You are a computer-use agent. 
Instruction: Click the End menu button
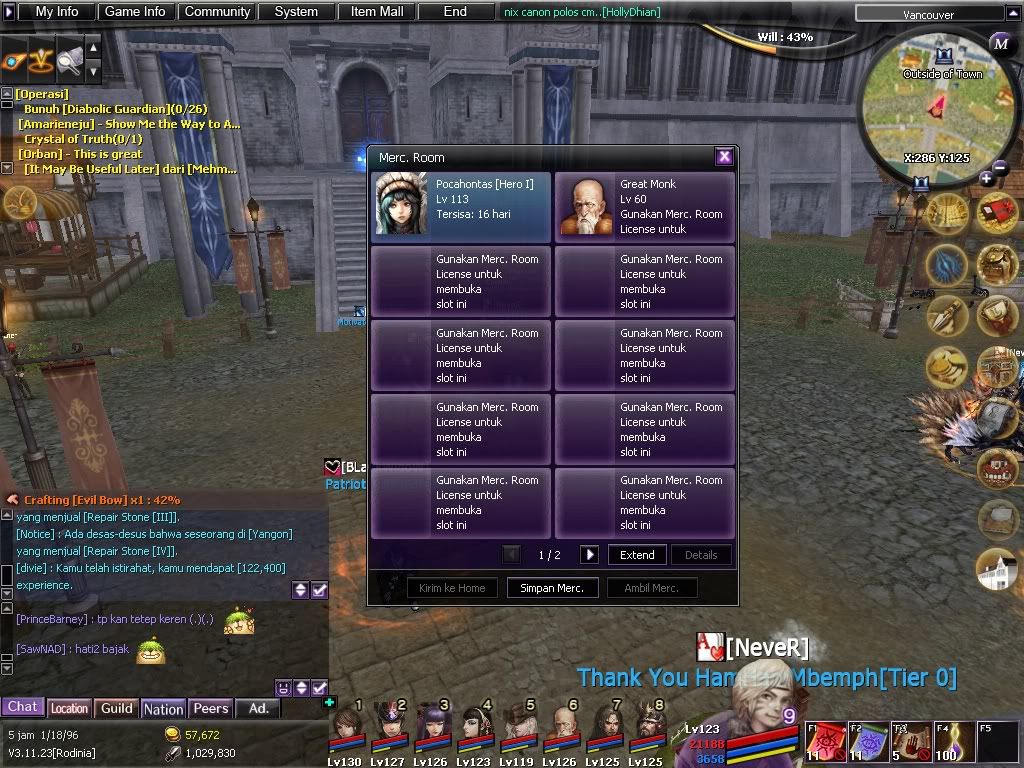click(x=455, y=12)
